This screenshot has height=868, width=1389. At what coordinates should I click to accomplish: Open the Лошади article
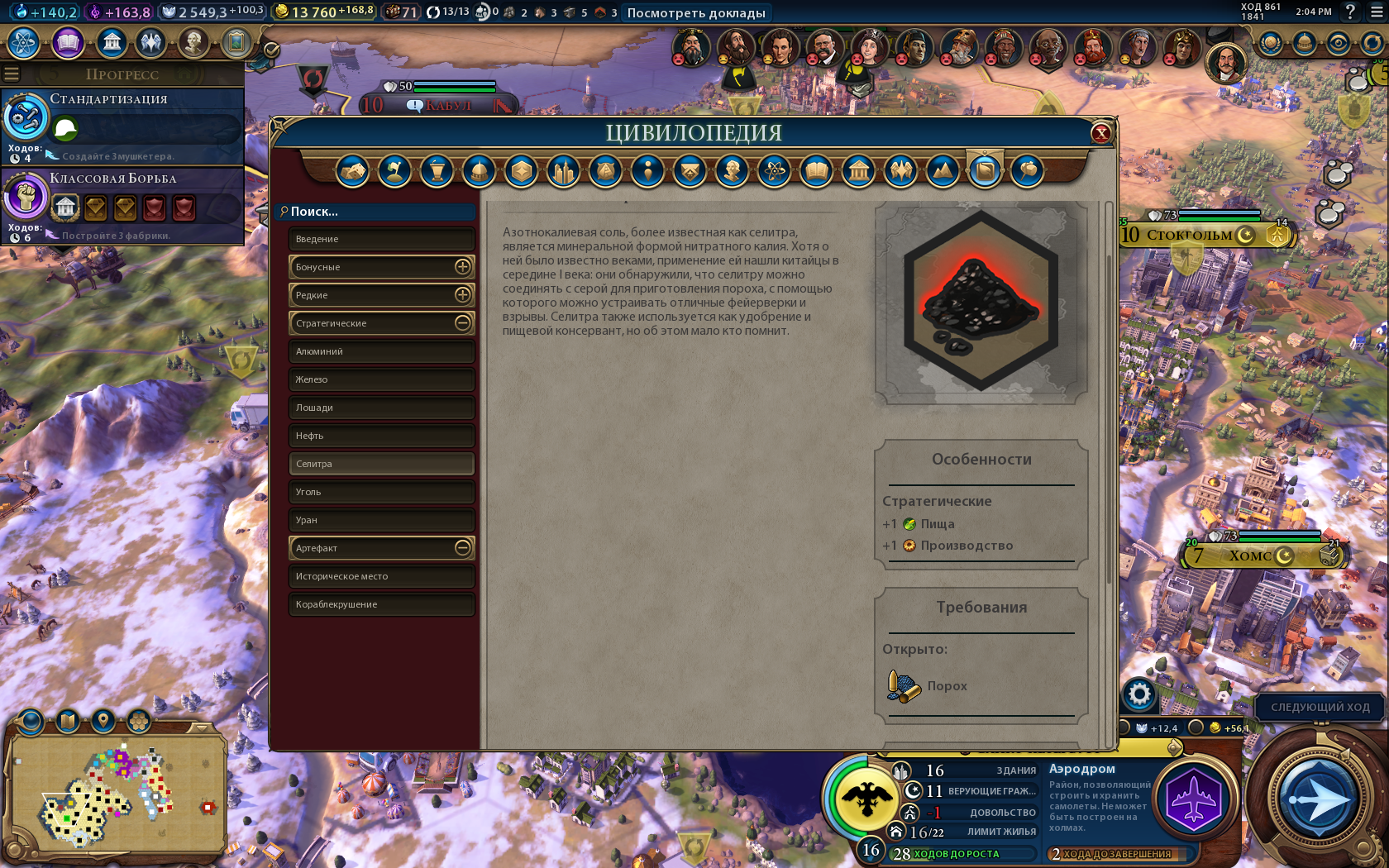pyautogui.click(x=381, y=408)
